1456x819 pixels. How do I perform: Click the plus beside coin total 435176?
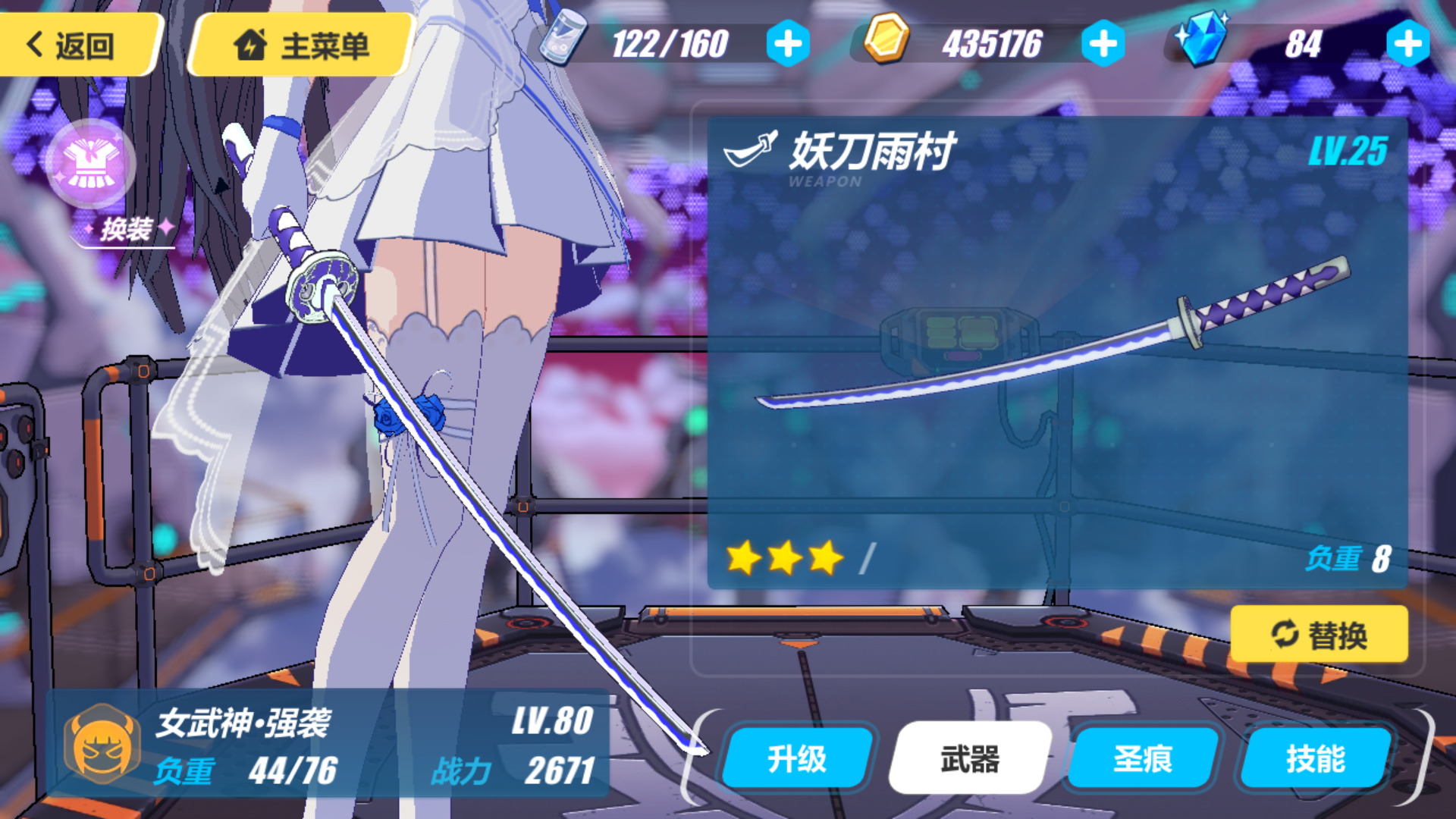pos(1104,43)
